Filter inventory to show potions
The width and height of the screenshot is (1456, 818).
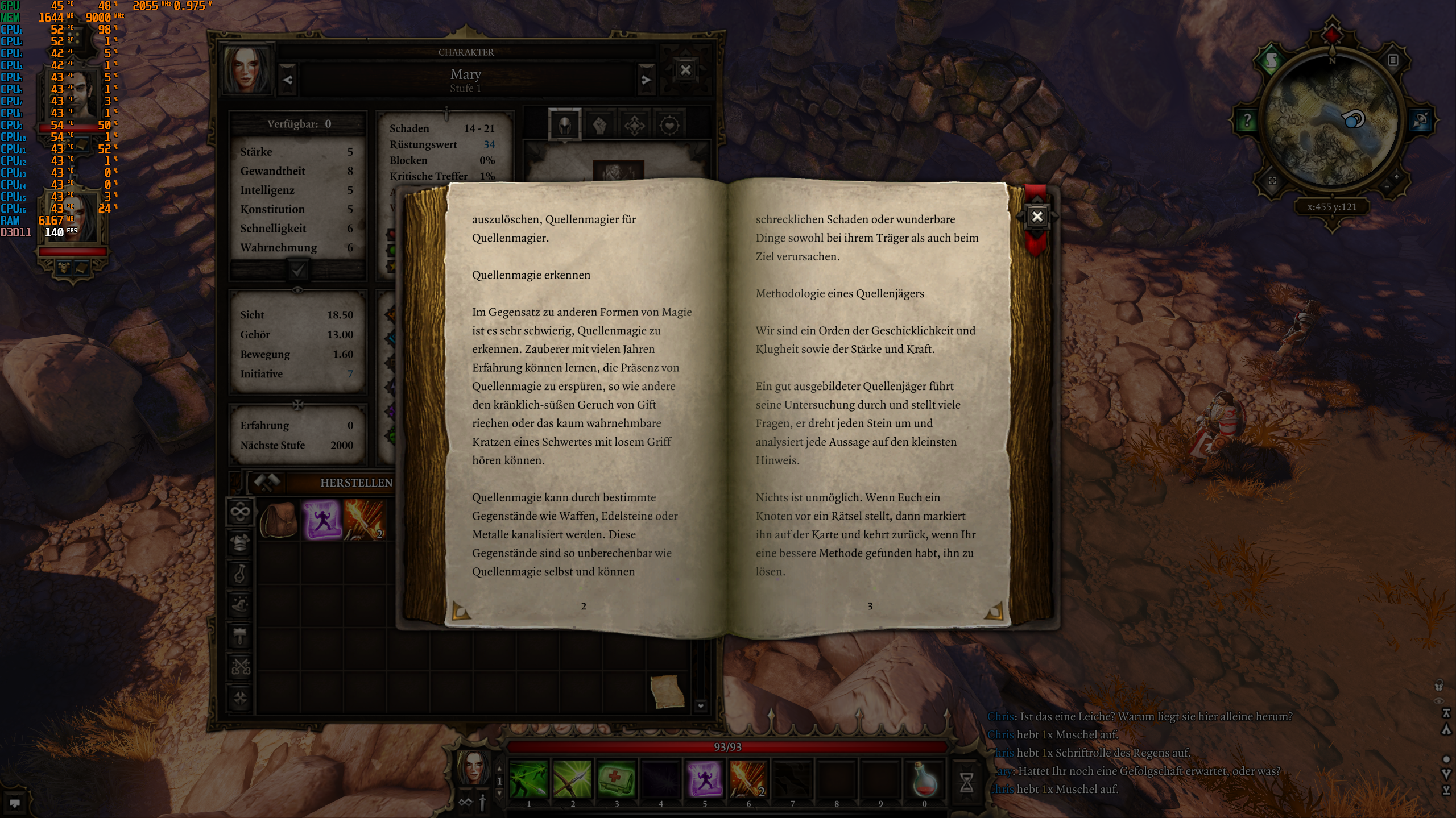point(240,572)
